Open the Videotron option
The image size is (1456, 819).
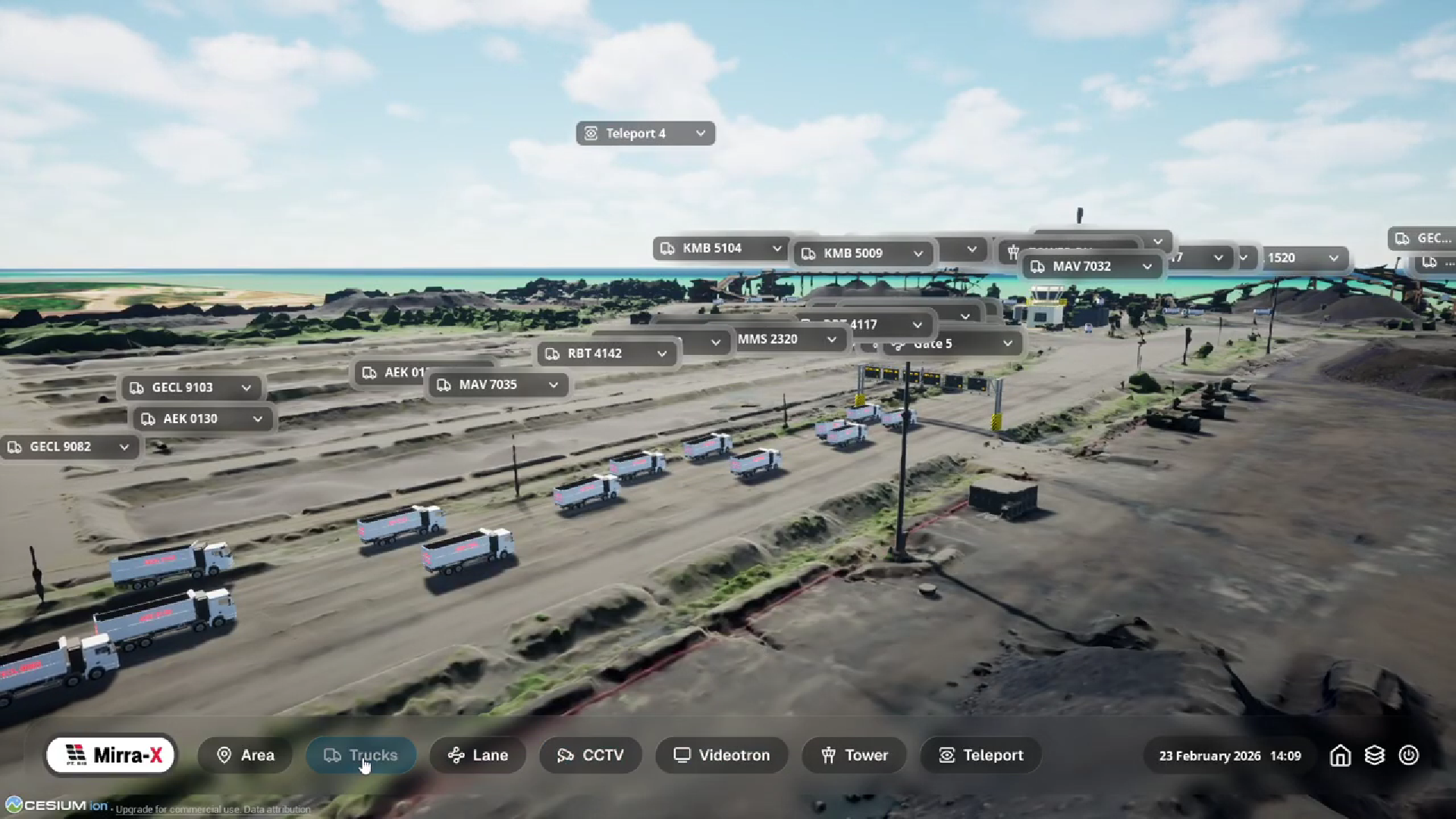(x=722, y=755)
